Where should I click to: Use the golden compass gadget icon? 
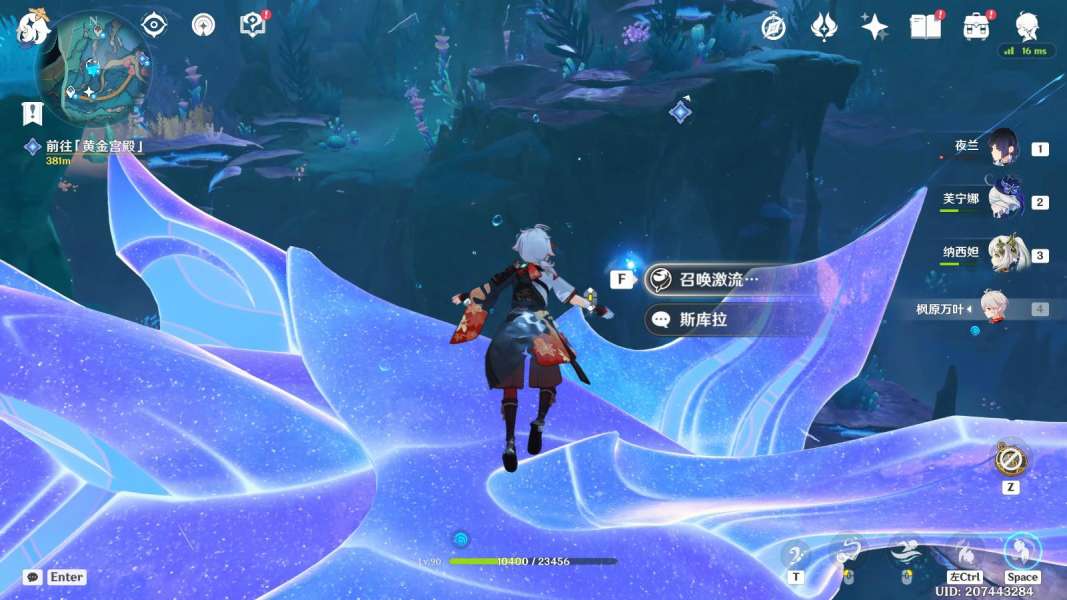coord(1008,460)
